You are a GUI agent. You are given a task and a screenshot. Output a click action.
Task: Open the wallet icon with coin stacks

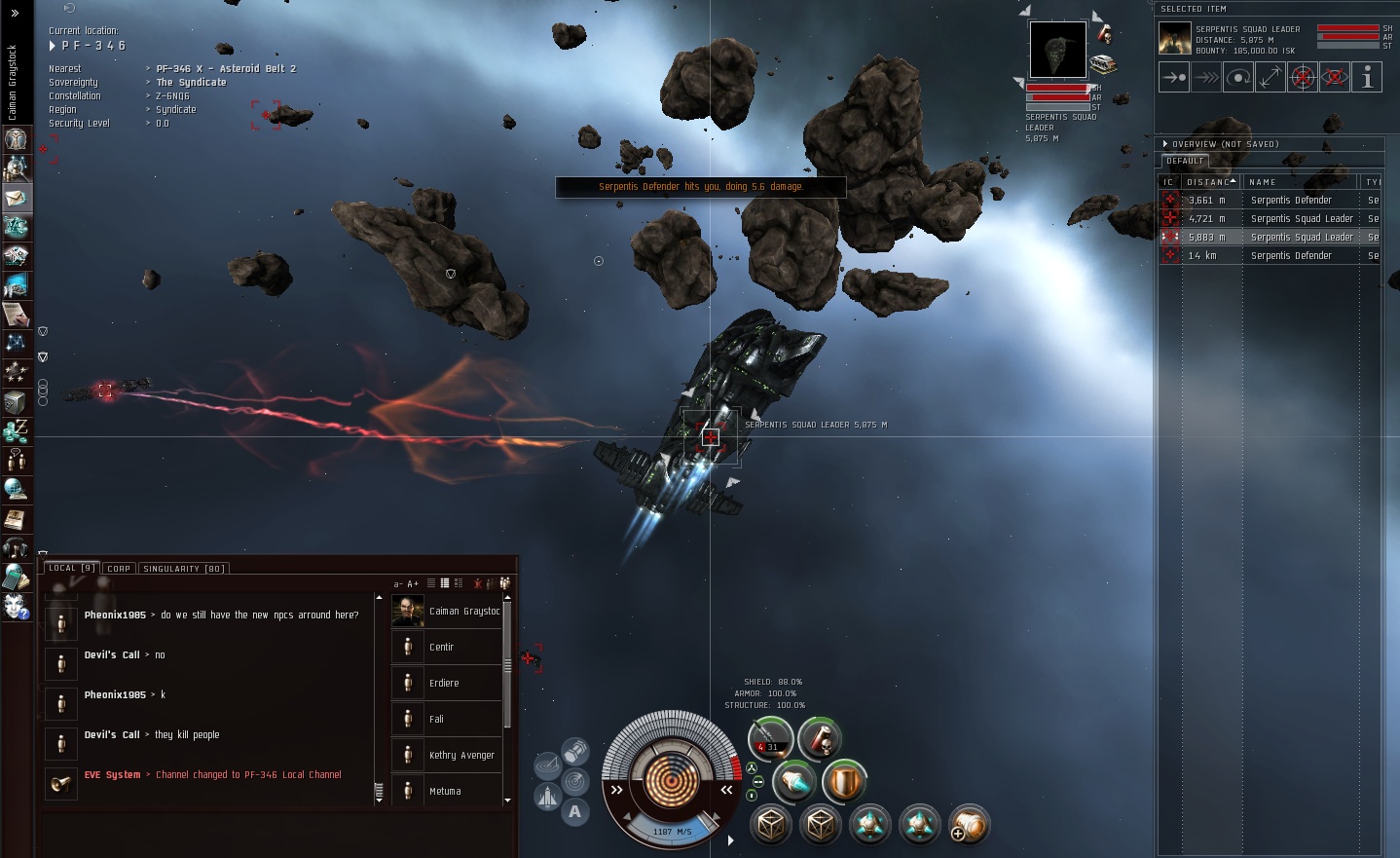point(16,430)
